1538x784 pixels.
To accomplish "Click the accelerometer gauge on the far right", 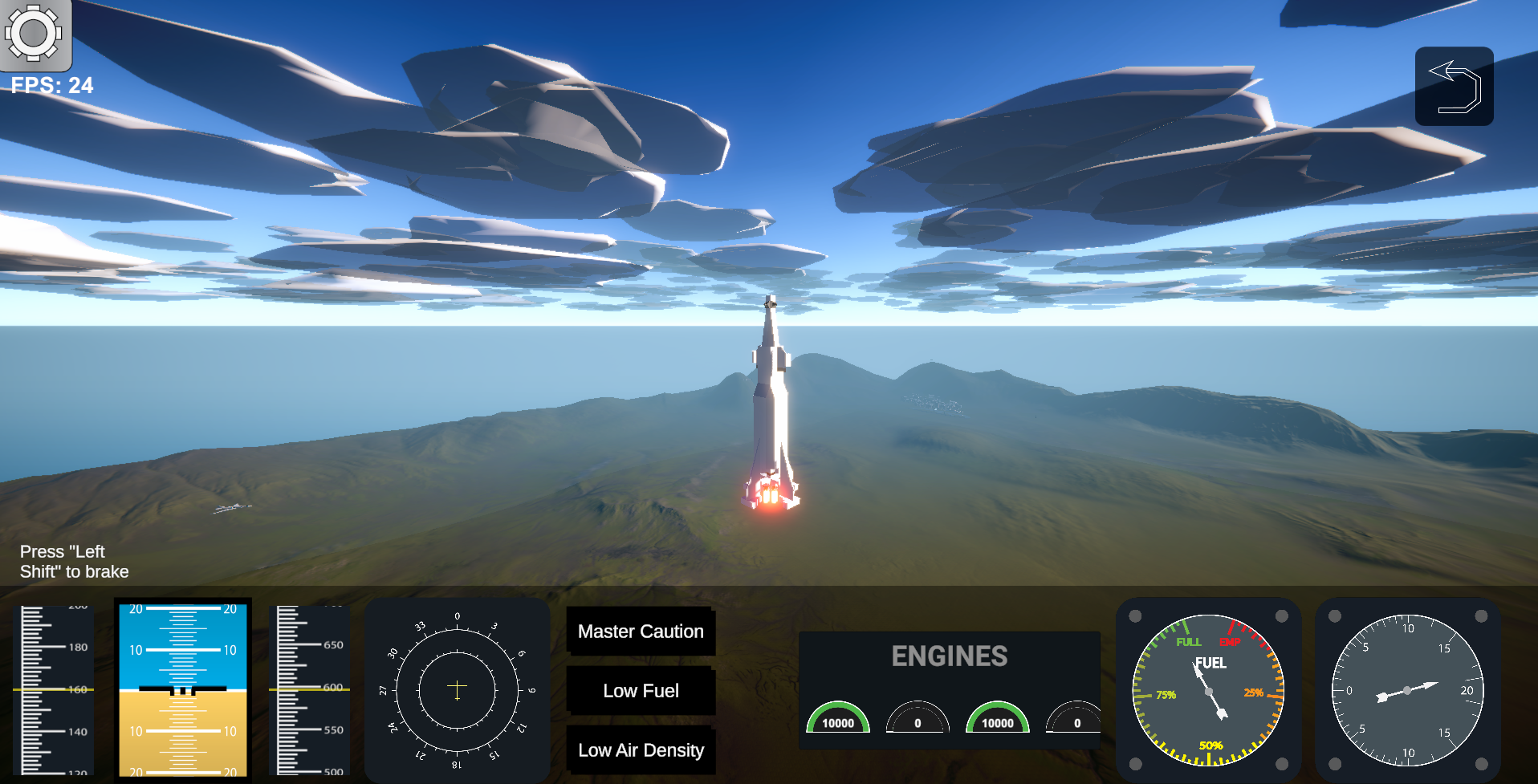I will tap(1407, 689).
